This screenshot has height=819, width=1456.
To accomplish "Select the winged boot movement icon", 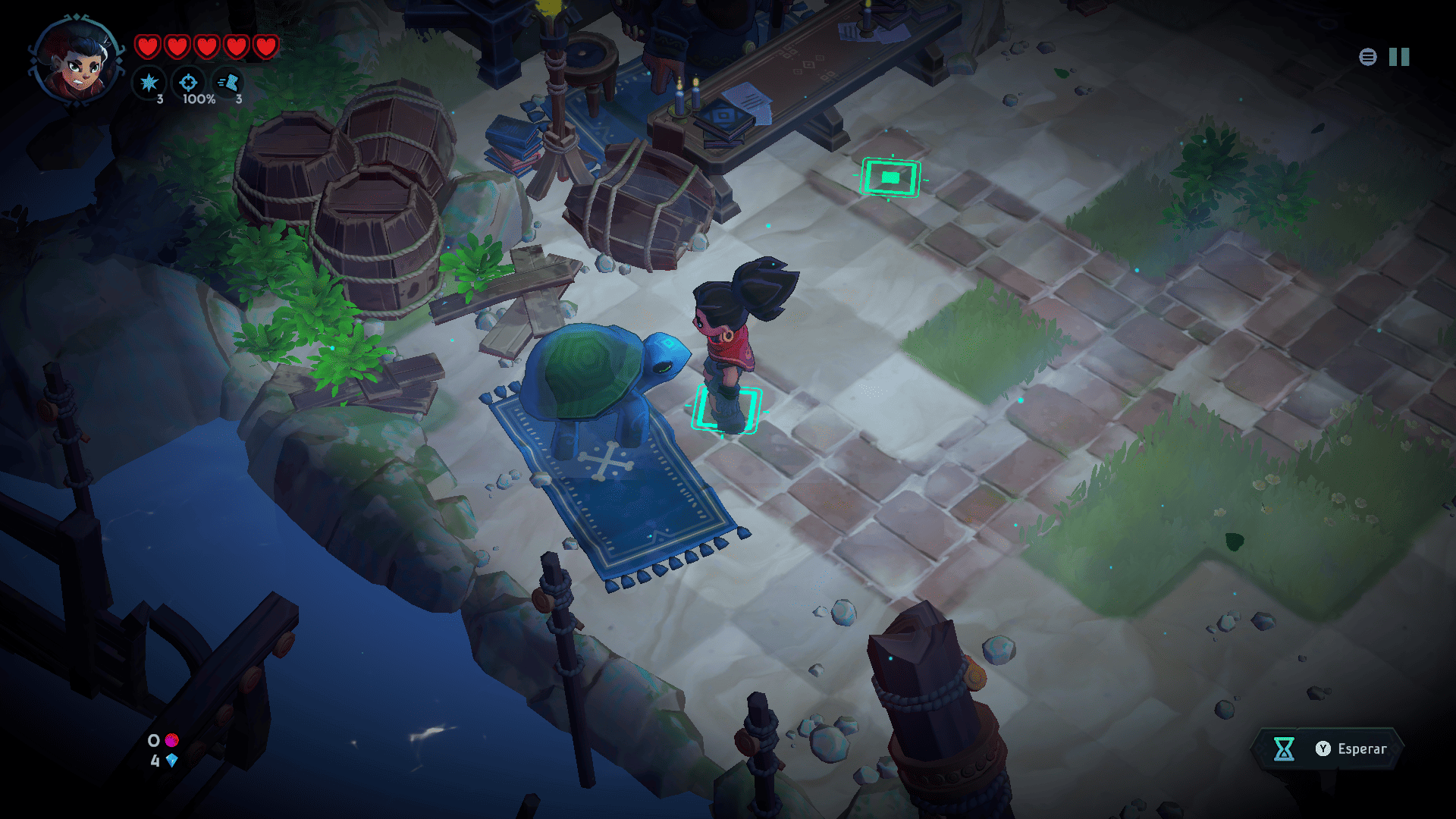I will pos(228,83).
